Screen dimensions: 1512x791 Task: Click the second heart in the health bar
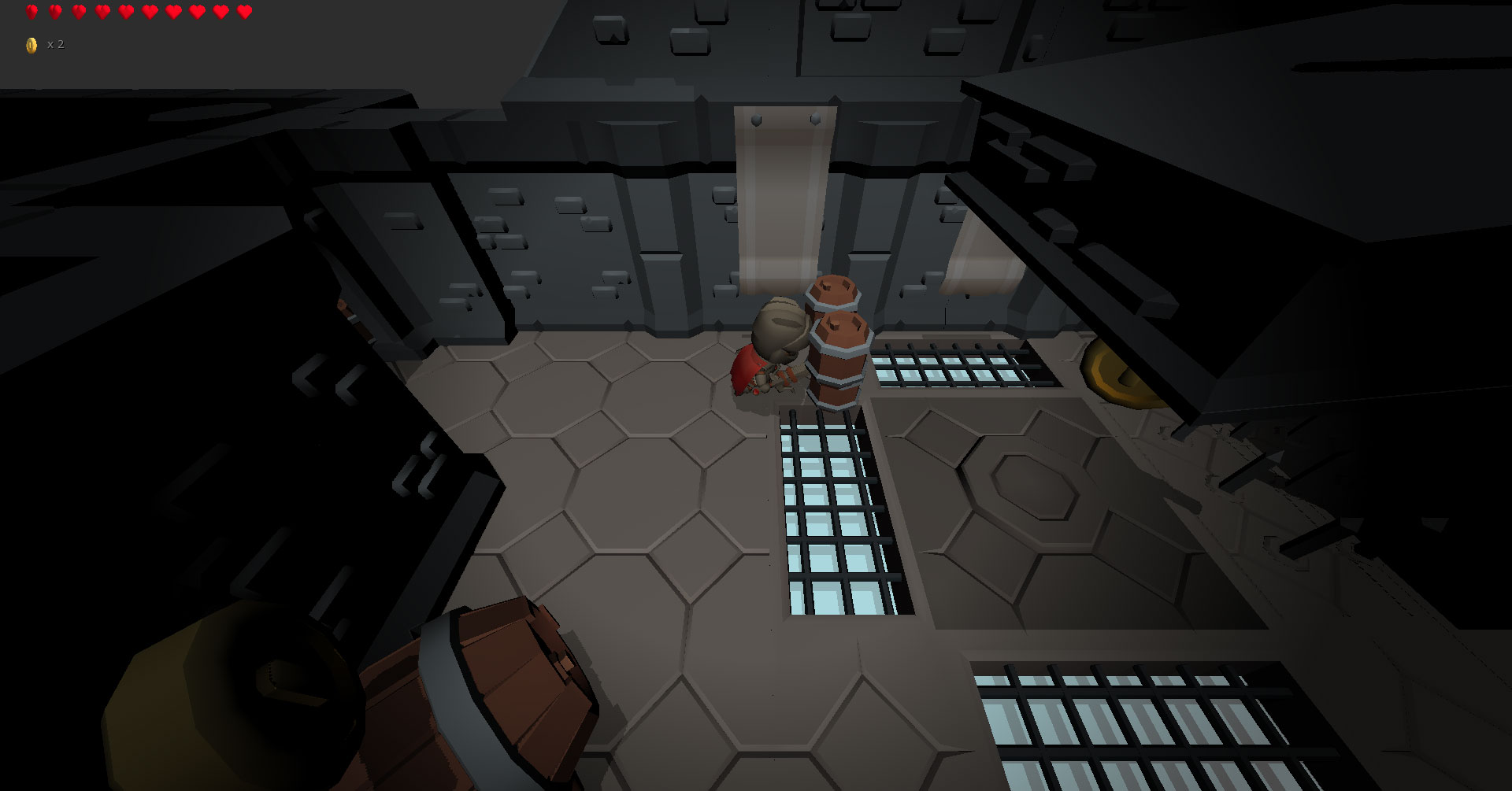(54, 11)
